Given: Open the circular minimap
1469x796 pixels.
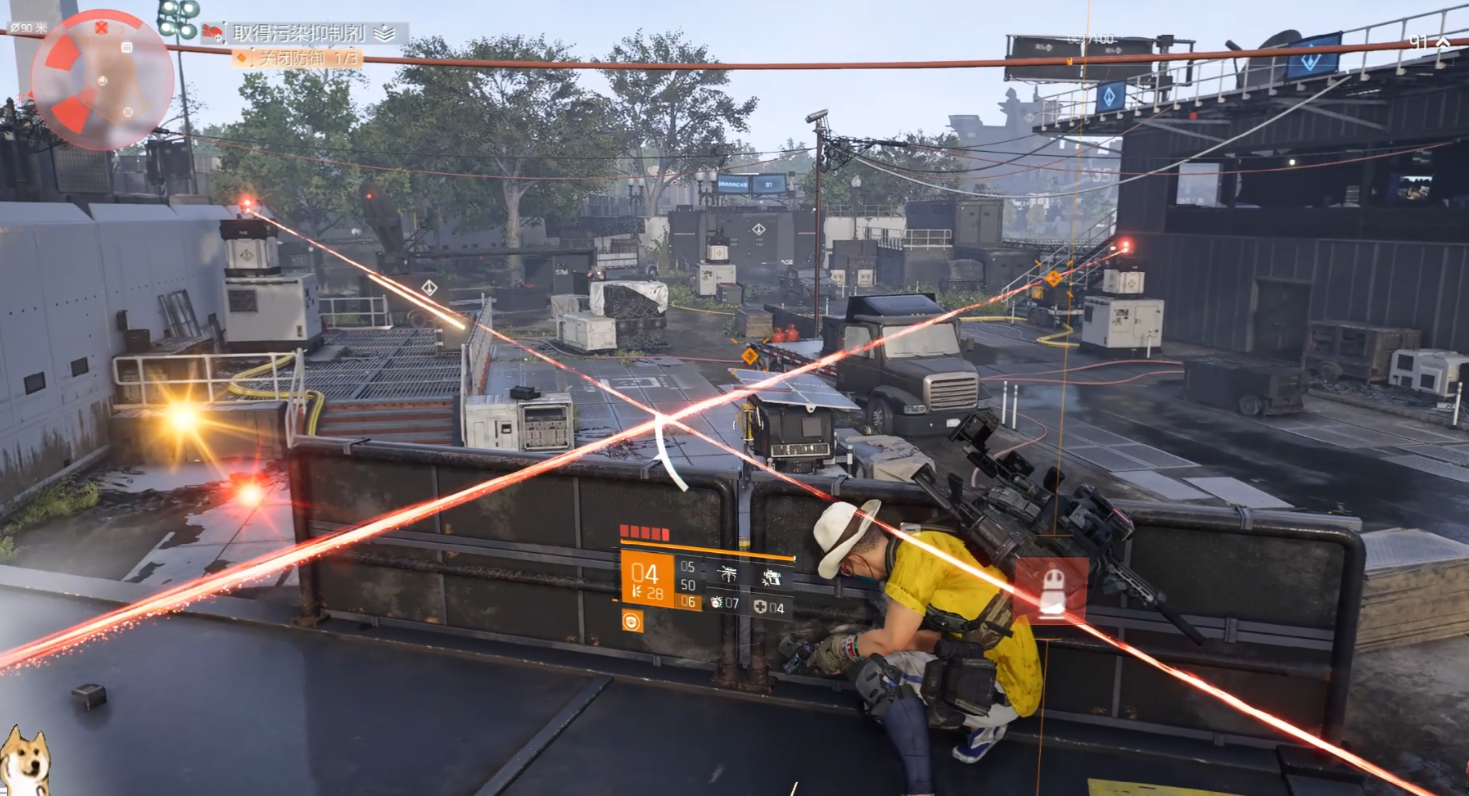Looking at the screenshot, I should pyautogui.click(x=102, y=79).
